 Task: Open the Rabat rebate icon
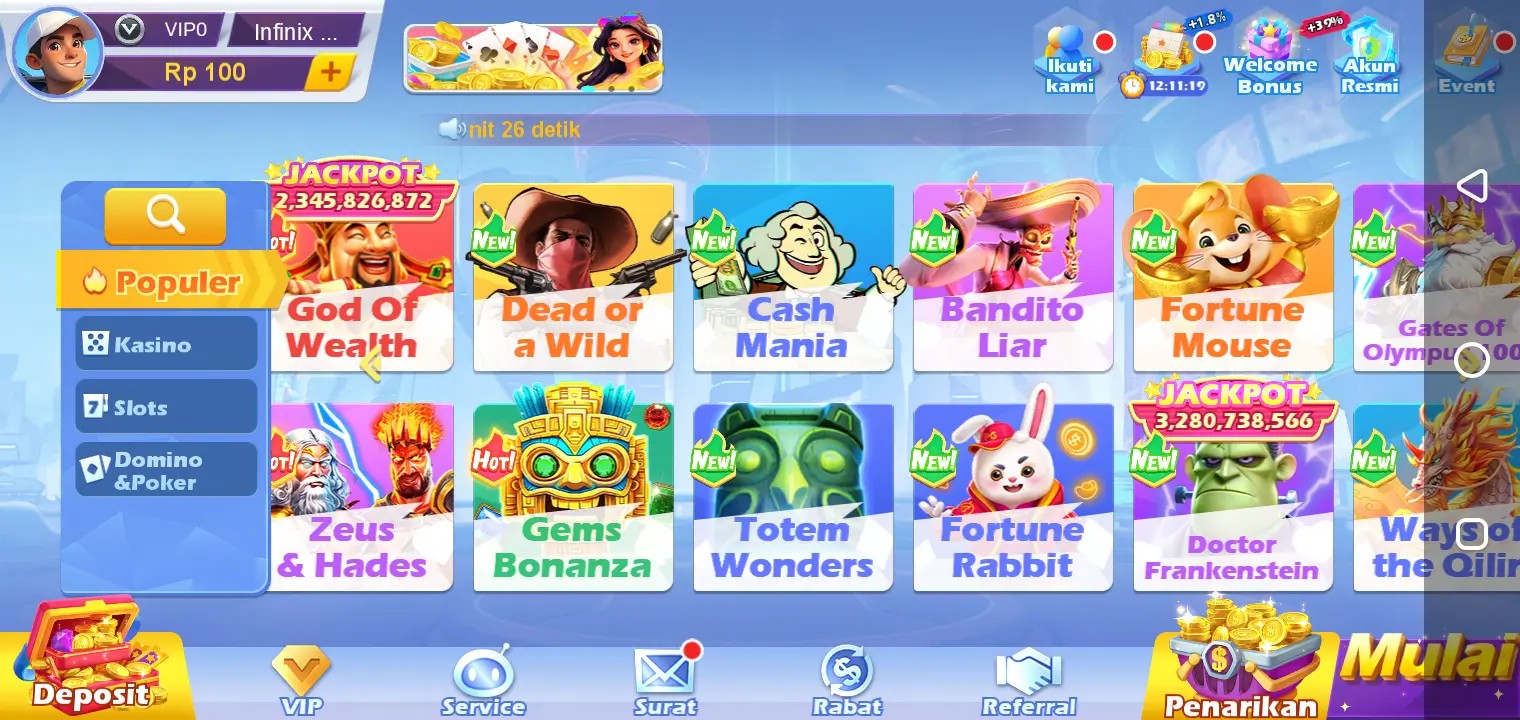click(846, 672)
